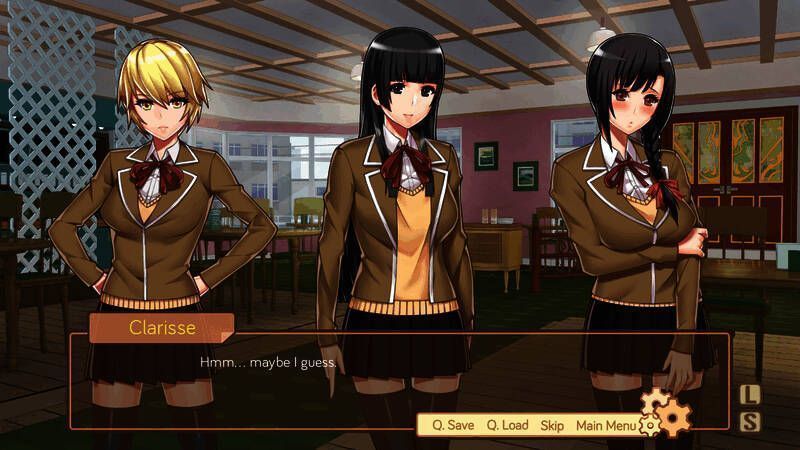
Task: Open the save screen with the S button
Action: tap(750, 421)
